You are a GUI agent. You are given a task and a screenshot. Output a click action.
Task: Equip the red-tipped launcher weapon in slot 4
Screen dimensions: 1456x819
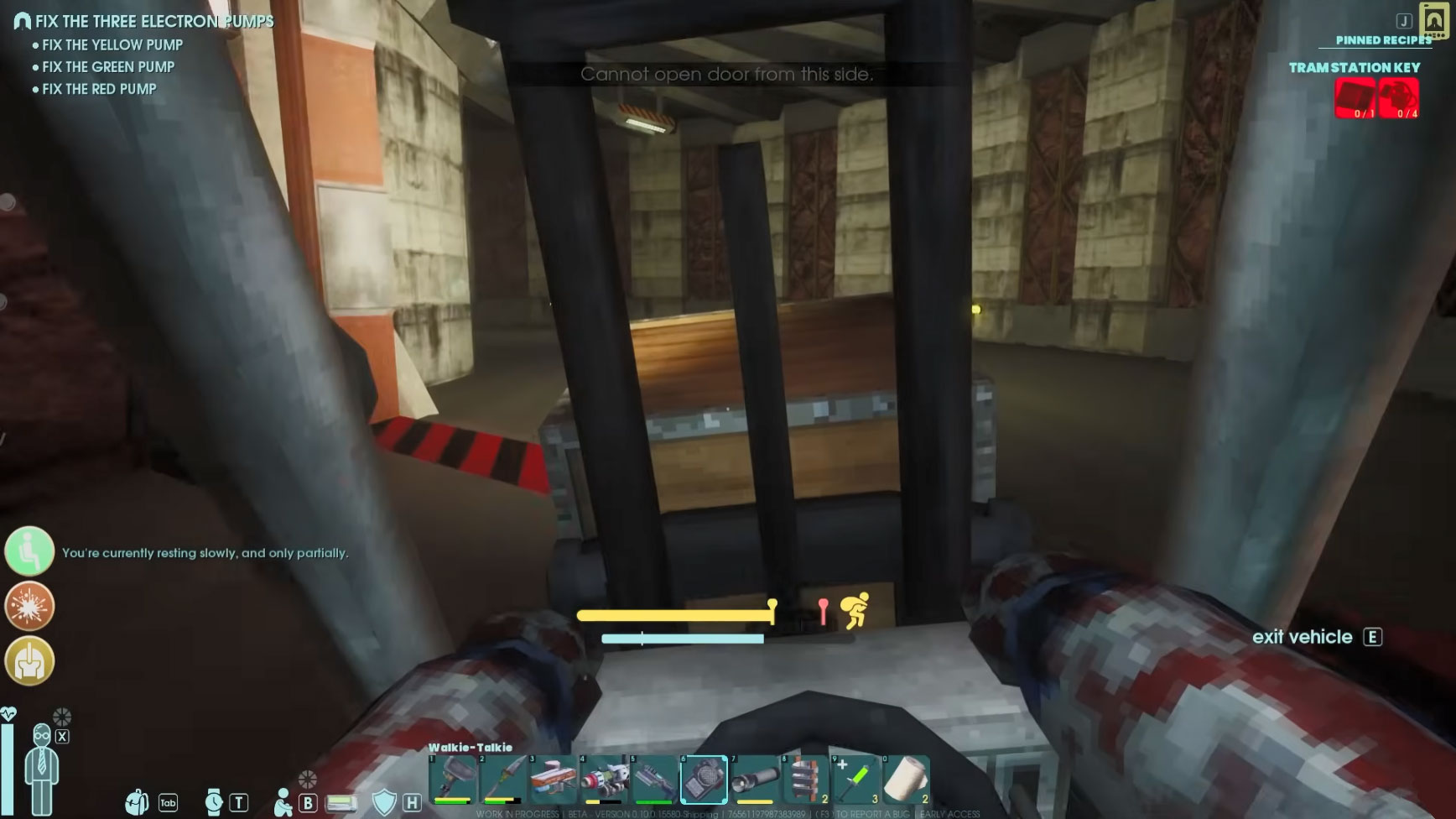[604, 779]
